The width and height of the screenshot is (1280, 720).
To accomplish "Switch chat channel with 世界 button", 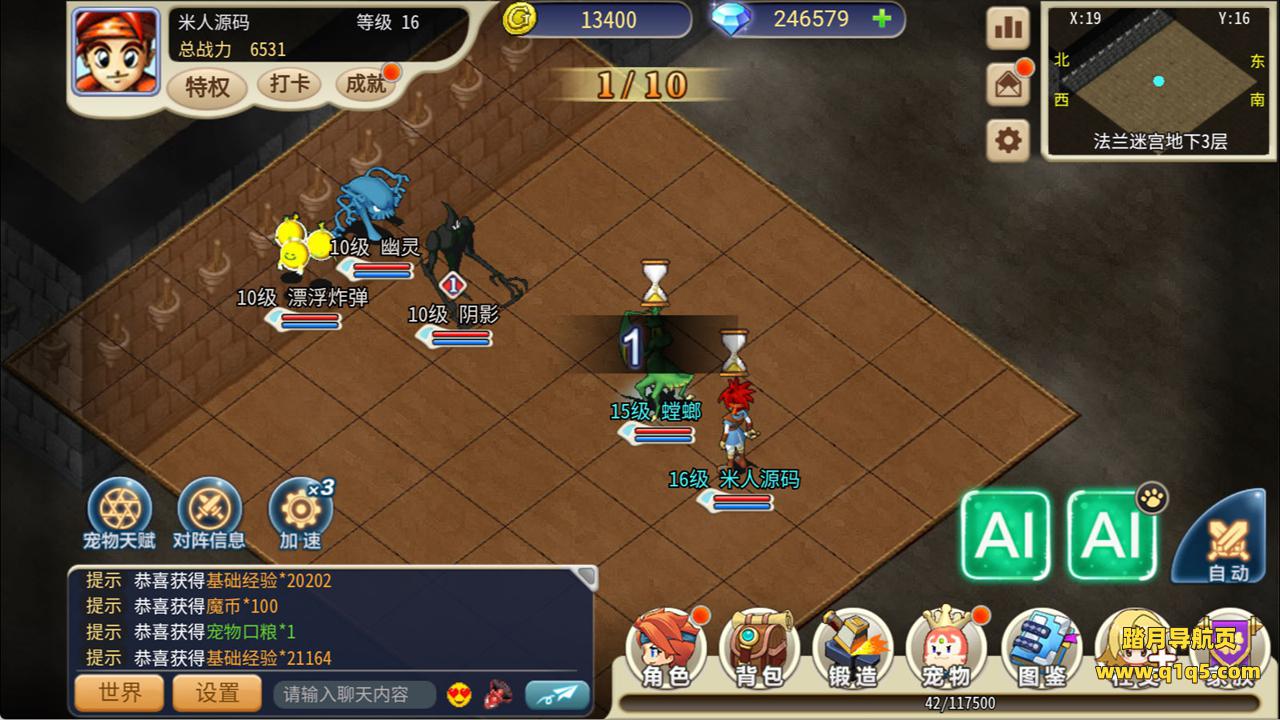I will point(120,693).
